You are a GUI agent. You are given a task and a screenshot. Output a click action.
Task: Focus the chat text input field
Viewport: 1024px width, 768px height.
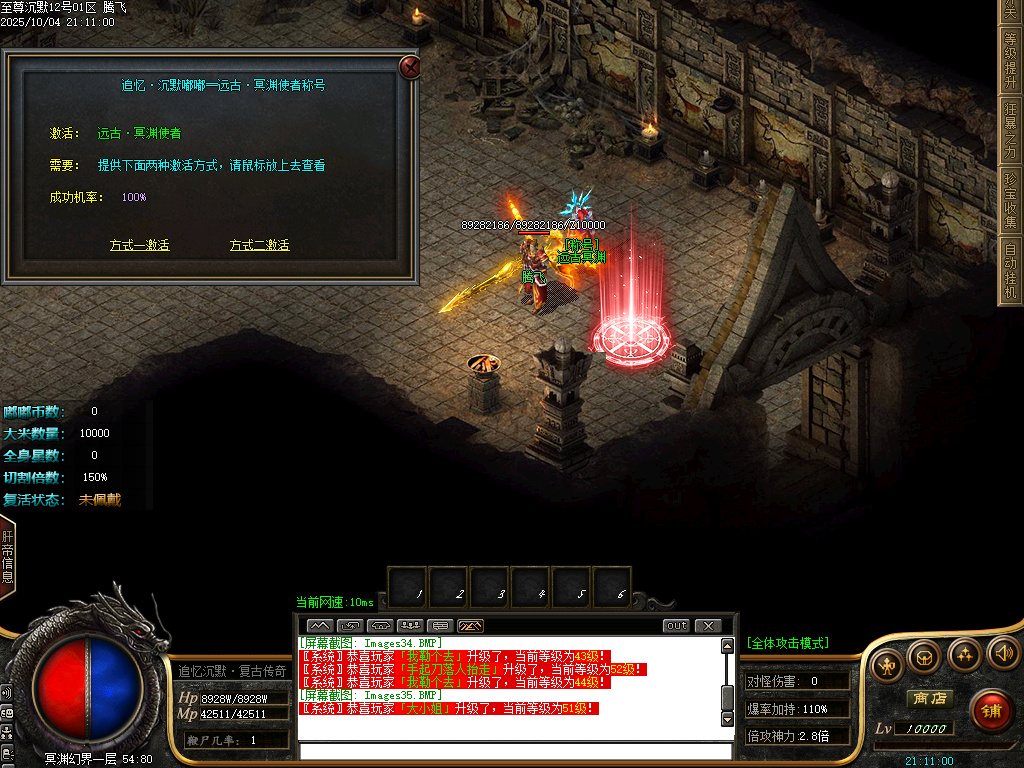pyautogui.click(x=515, y=751)
